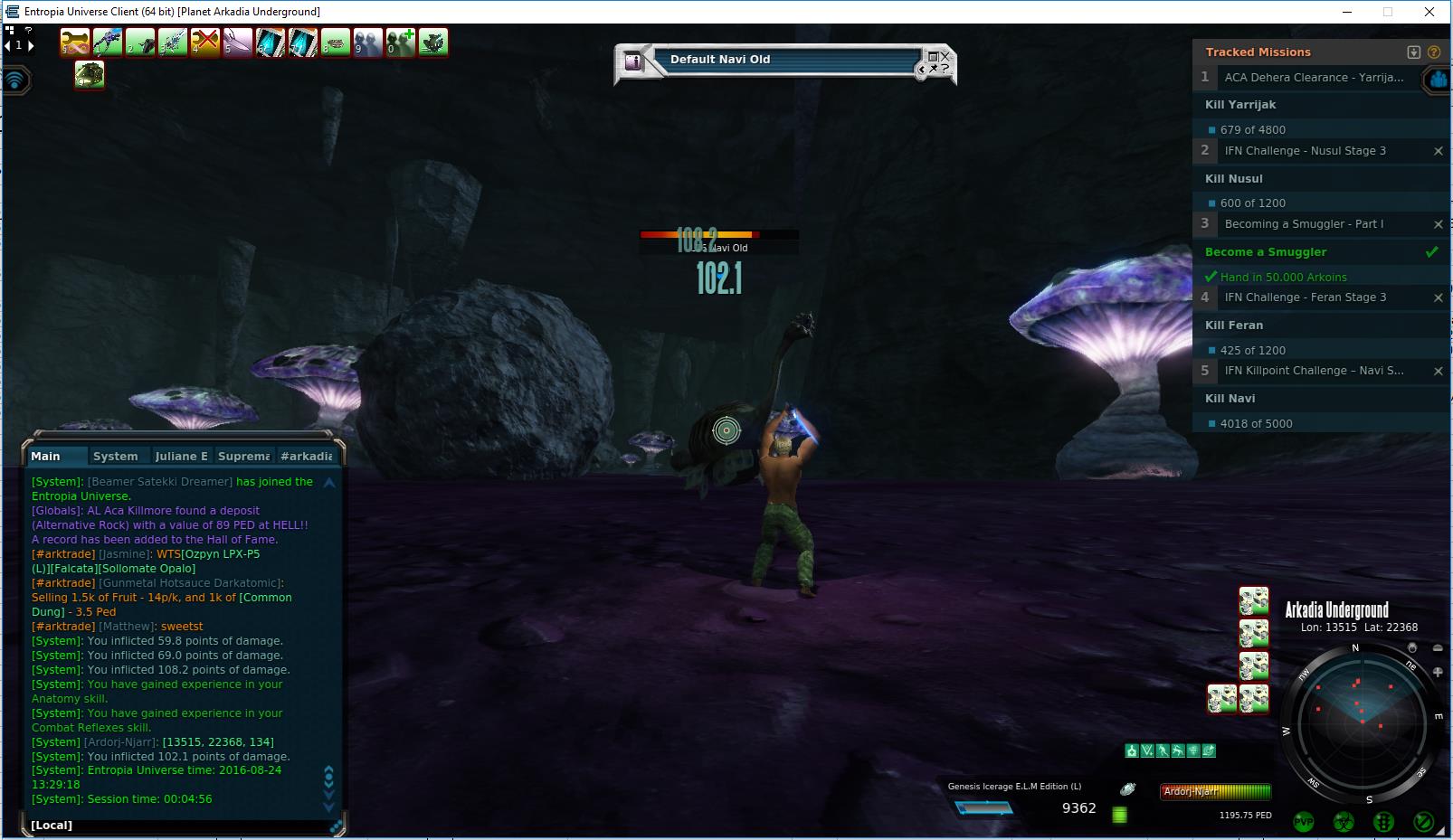Image resolution: width=1453 pixels, height=840 pixels.
Task: Select the knife blade hotbar slot
Action: (238, 42)
